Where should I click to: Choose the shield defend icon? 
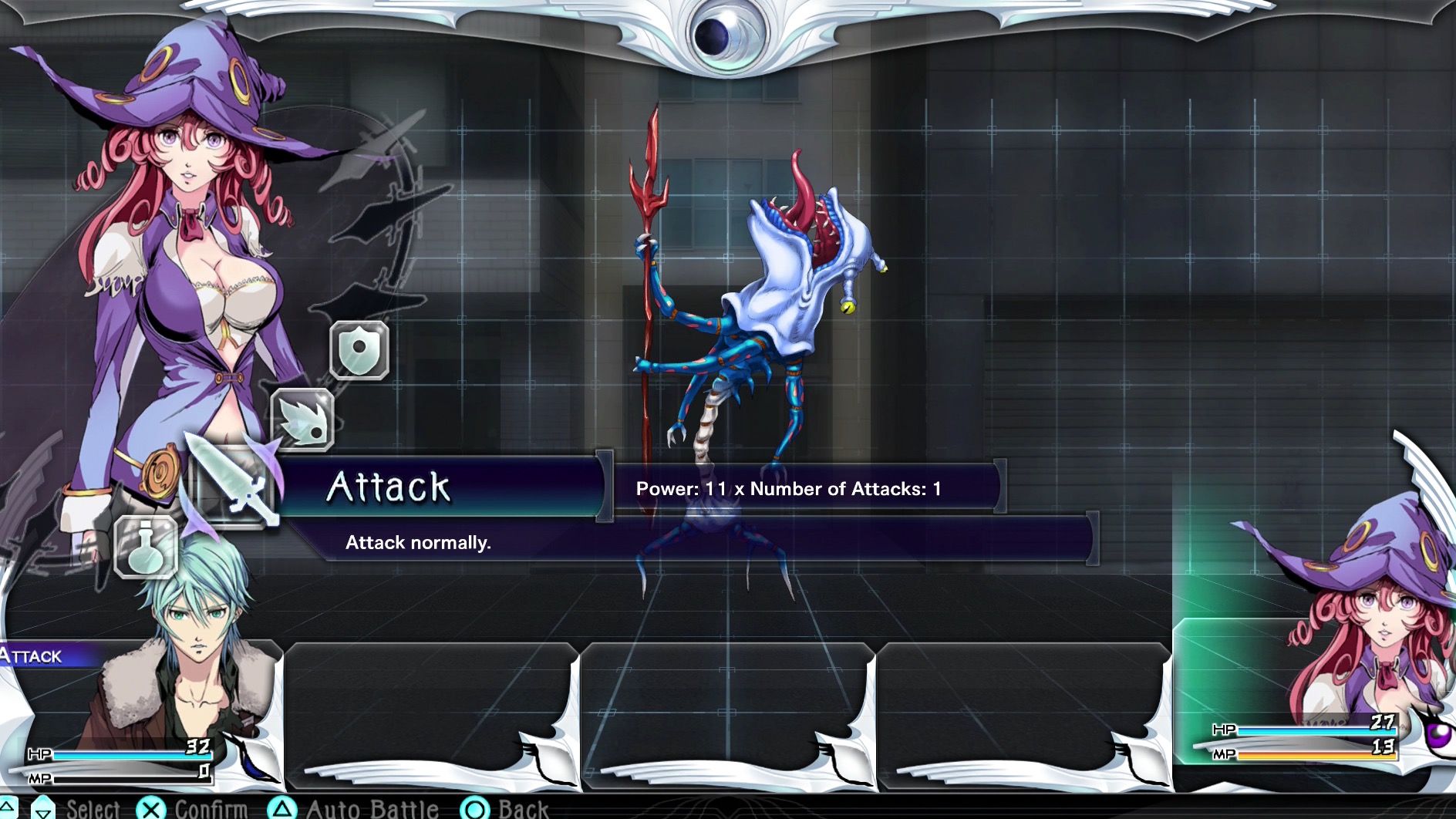click(x=359, y=350)
